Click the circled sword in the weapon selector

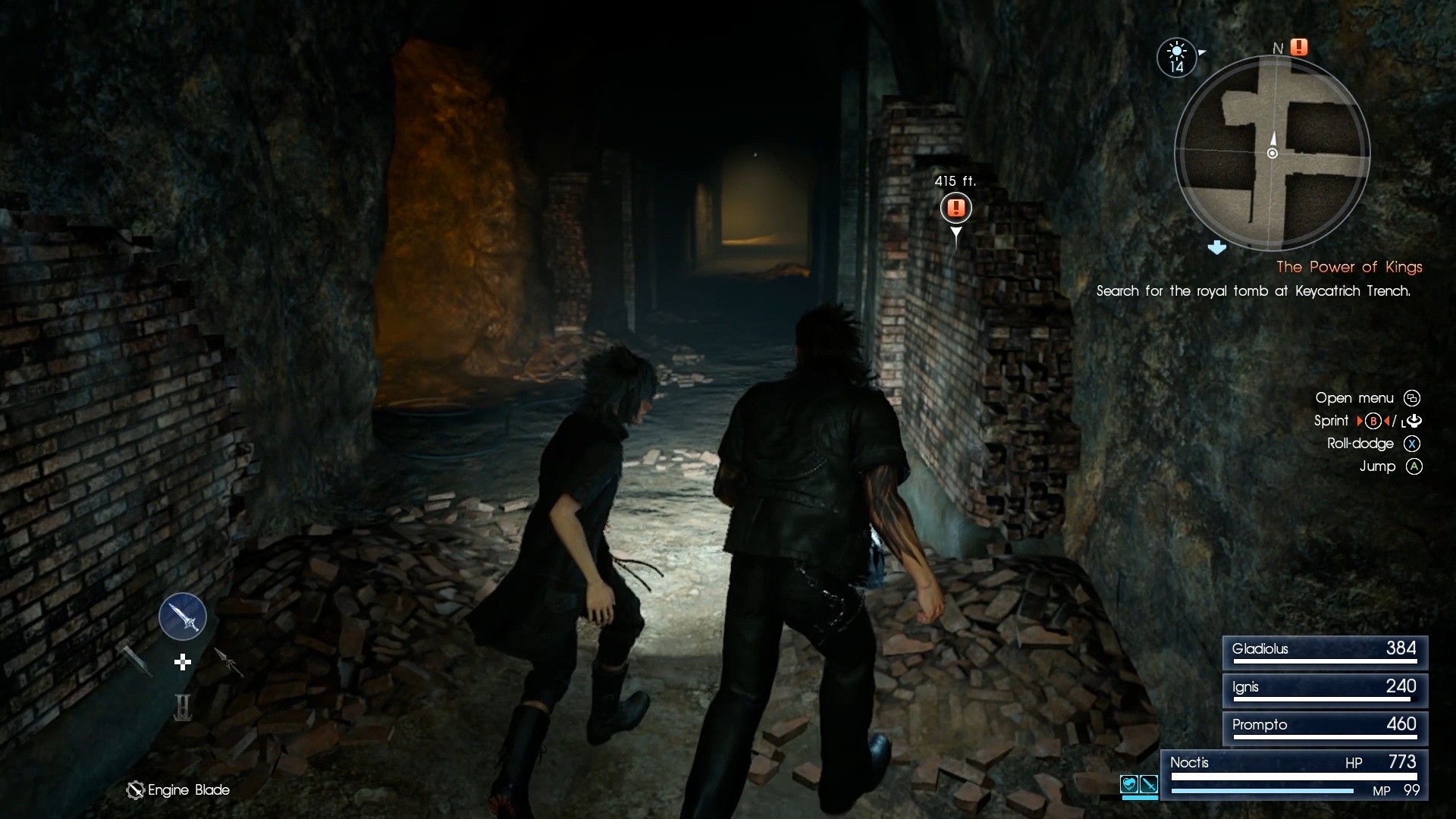(x=183, y=617)
